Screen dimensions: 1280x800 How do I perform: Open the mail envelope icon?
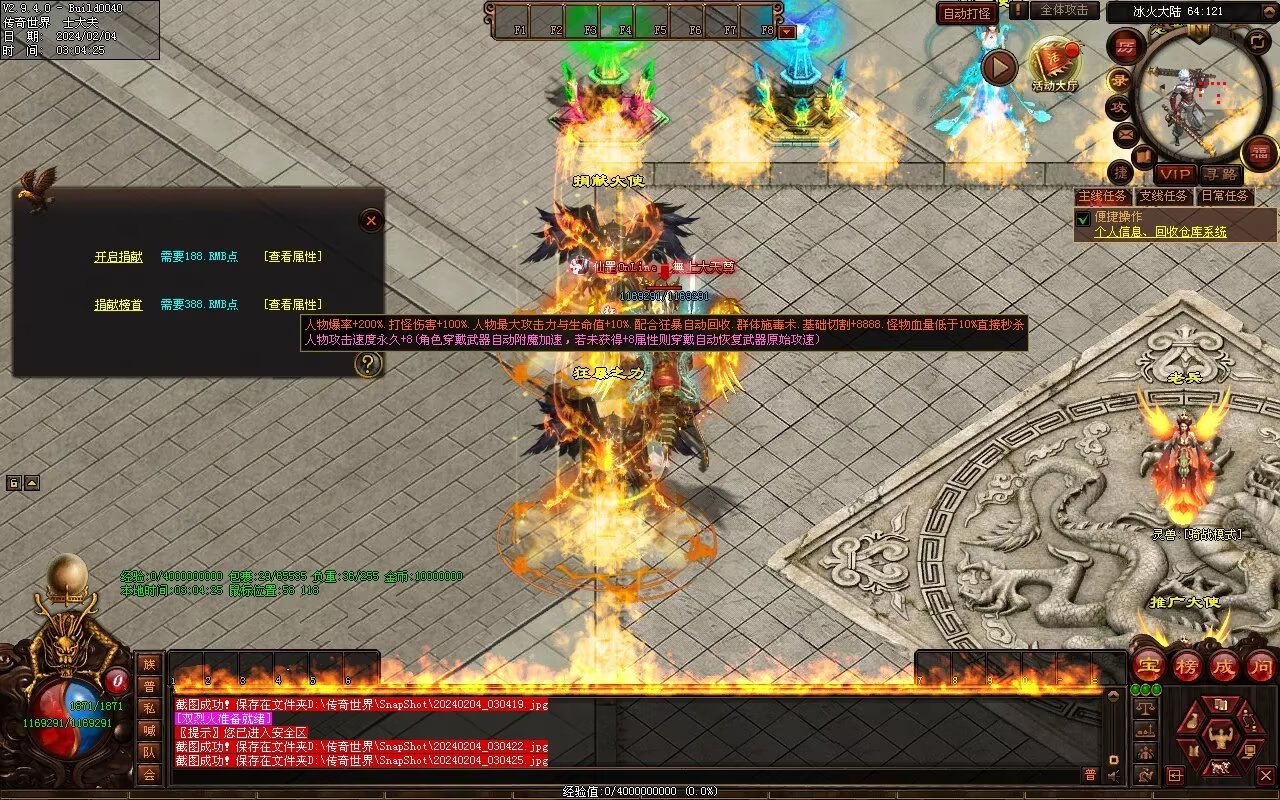1126,133
